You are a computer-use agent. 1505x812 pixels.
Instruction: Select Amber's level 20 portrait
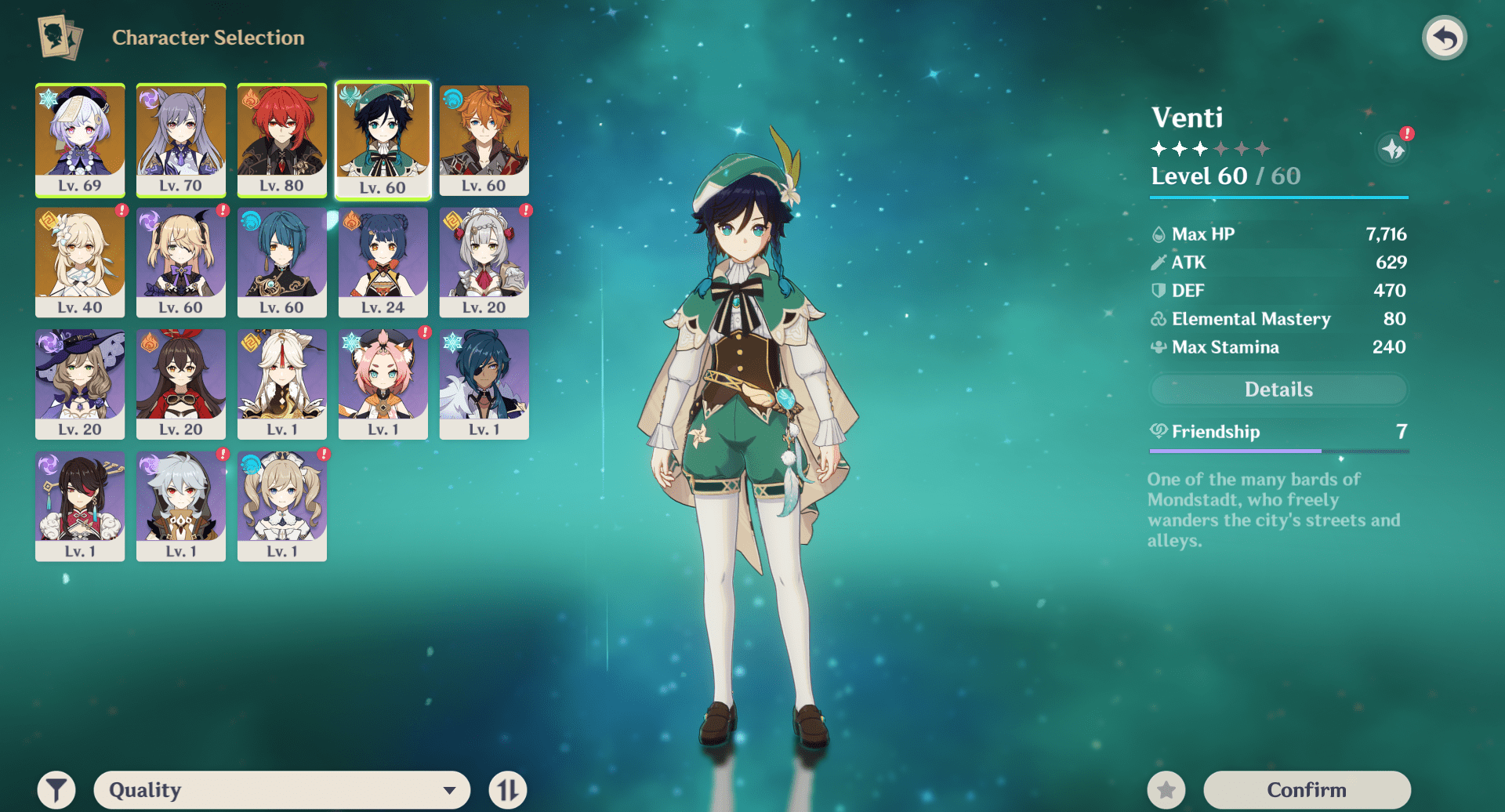click(x=181, y=384)
